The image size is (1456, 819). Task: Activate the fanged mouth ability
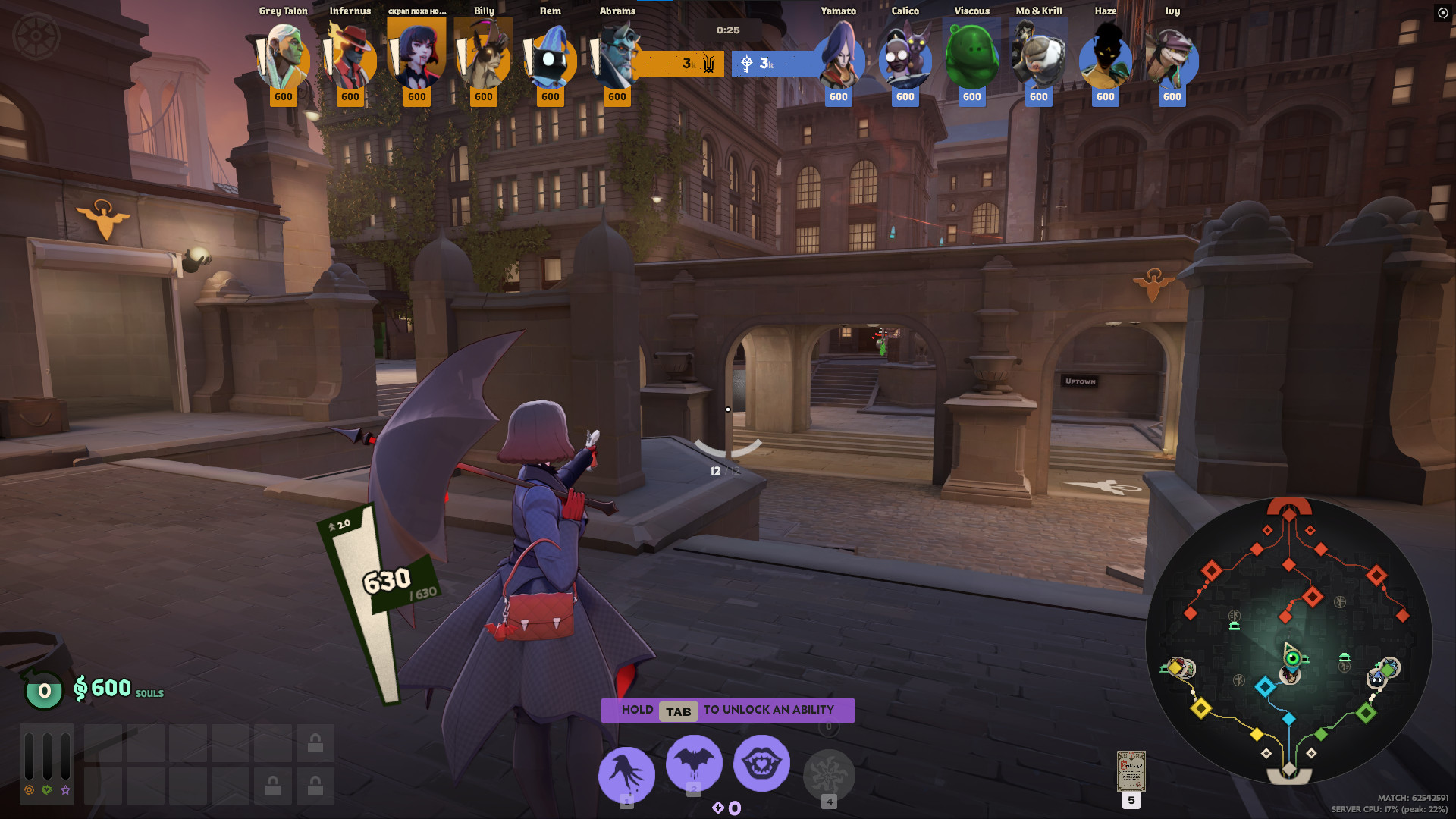761,763
